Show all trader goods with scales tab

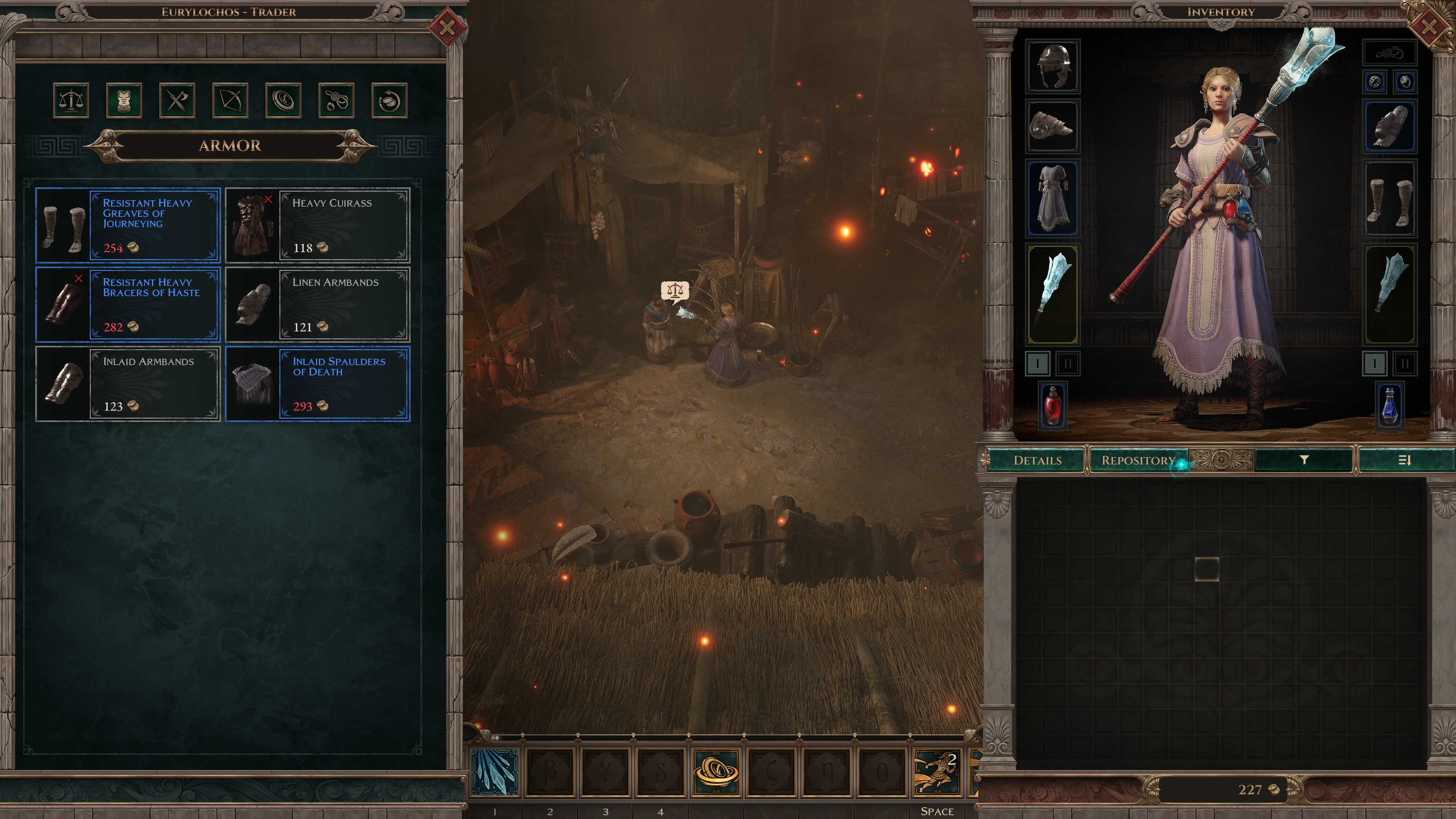tap(71, 101)
